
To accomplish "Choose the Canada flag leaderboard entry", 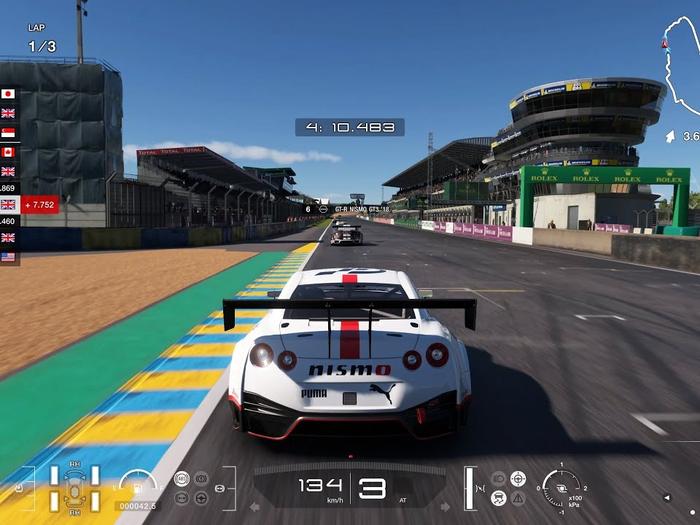I will [x=9, y=152].
